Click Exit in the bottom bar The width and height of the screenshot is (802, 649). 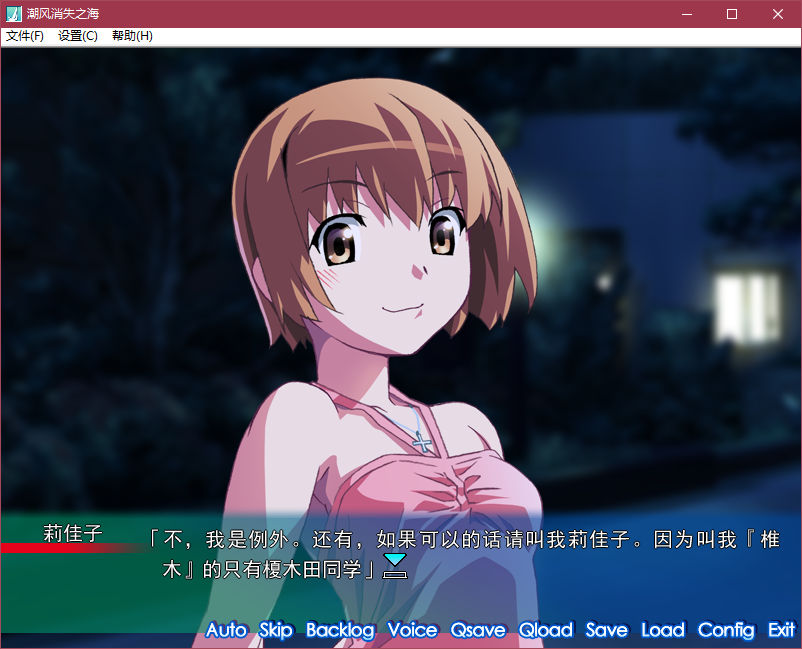pyautogui.click(x=781, y=630)
